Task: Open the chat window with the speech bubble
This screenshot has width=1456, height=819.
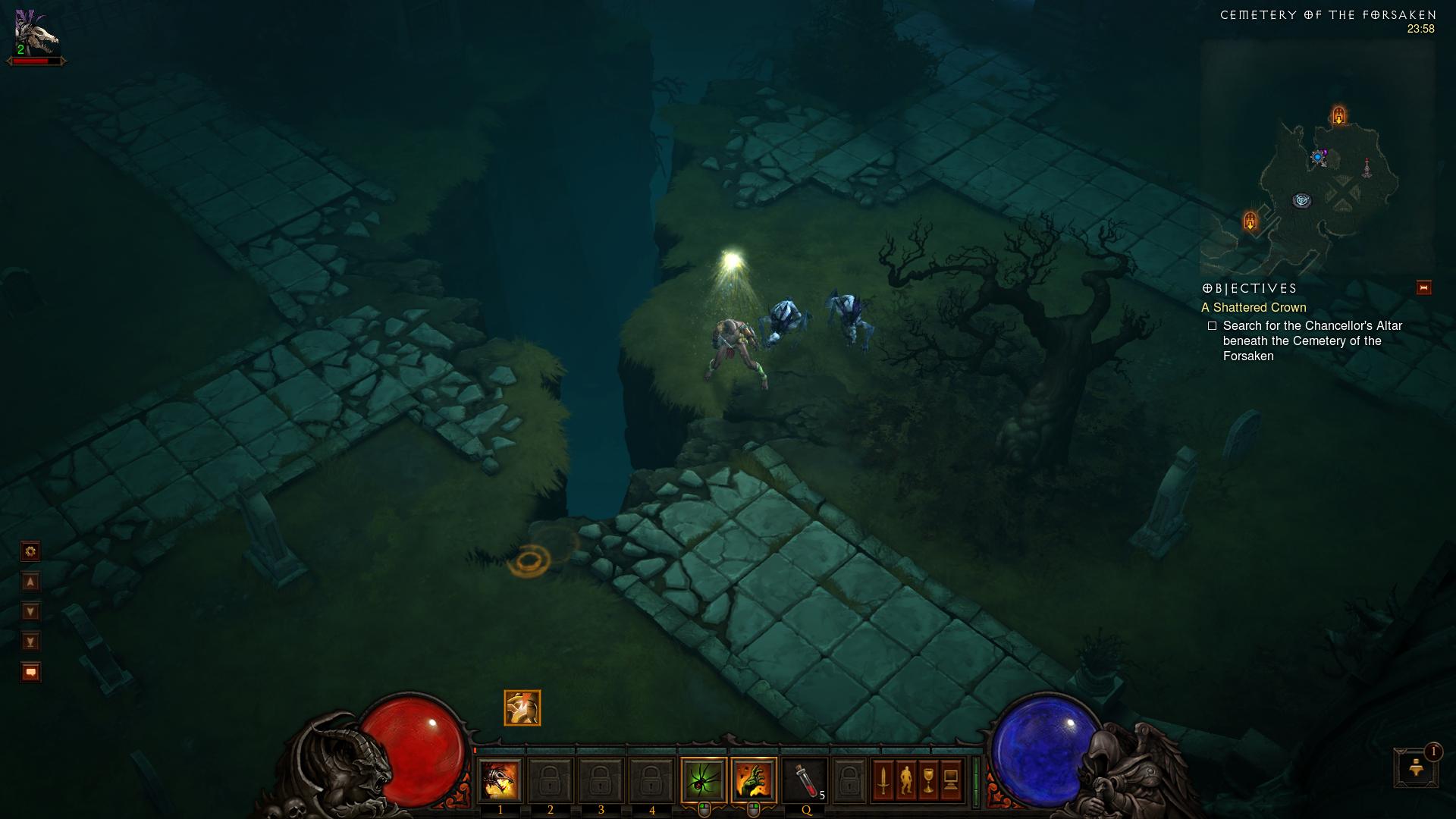Action: click(x=30, y=673)
